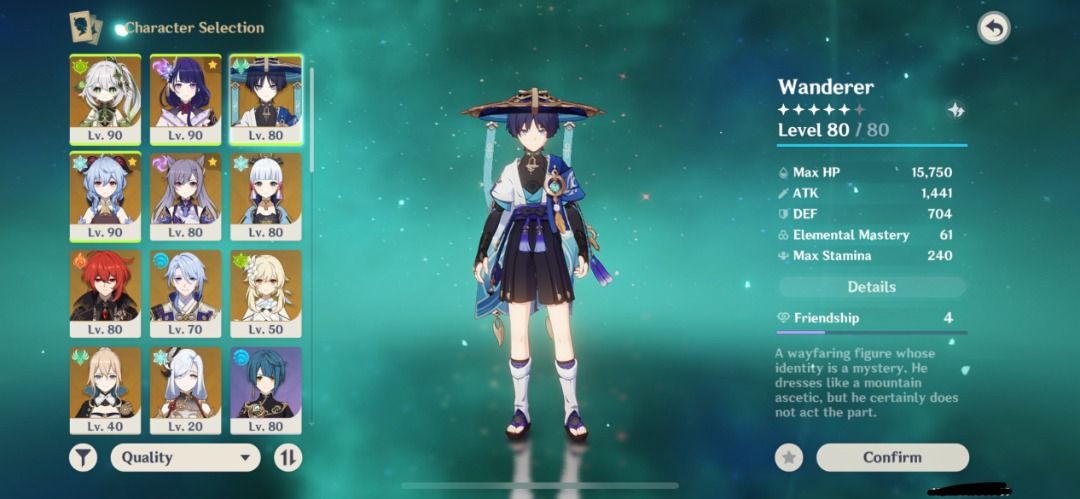
Task: Open the character filter funnel
Action: [x=83, y=457]
